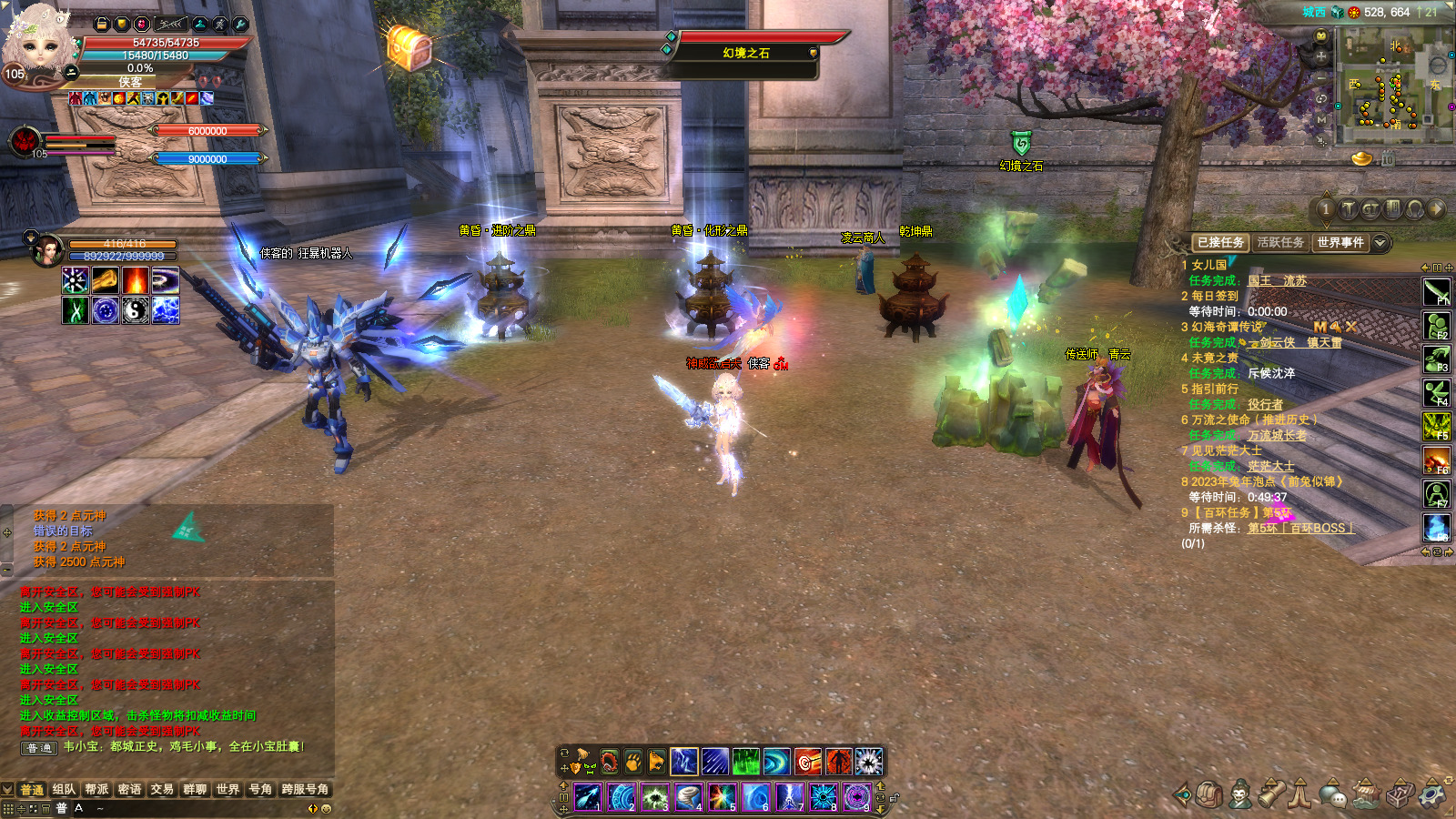Select the 已接任务 quest tab

[1220, 243]
